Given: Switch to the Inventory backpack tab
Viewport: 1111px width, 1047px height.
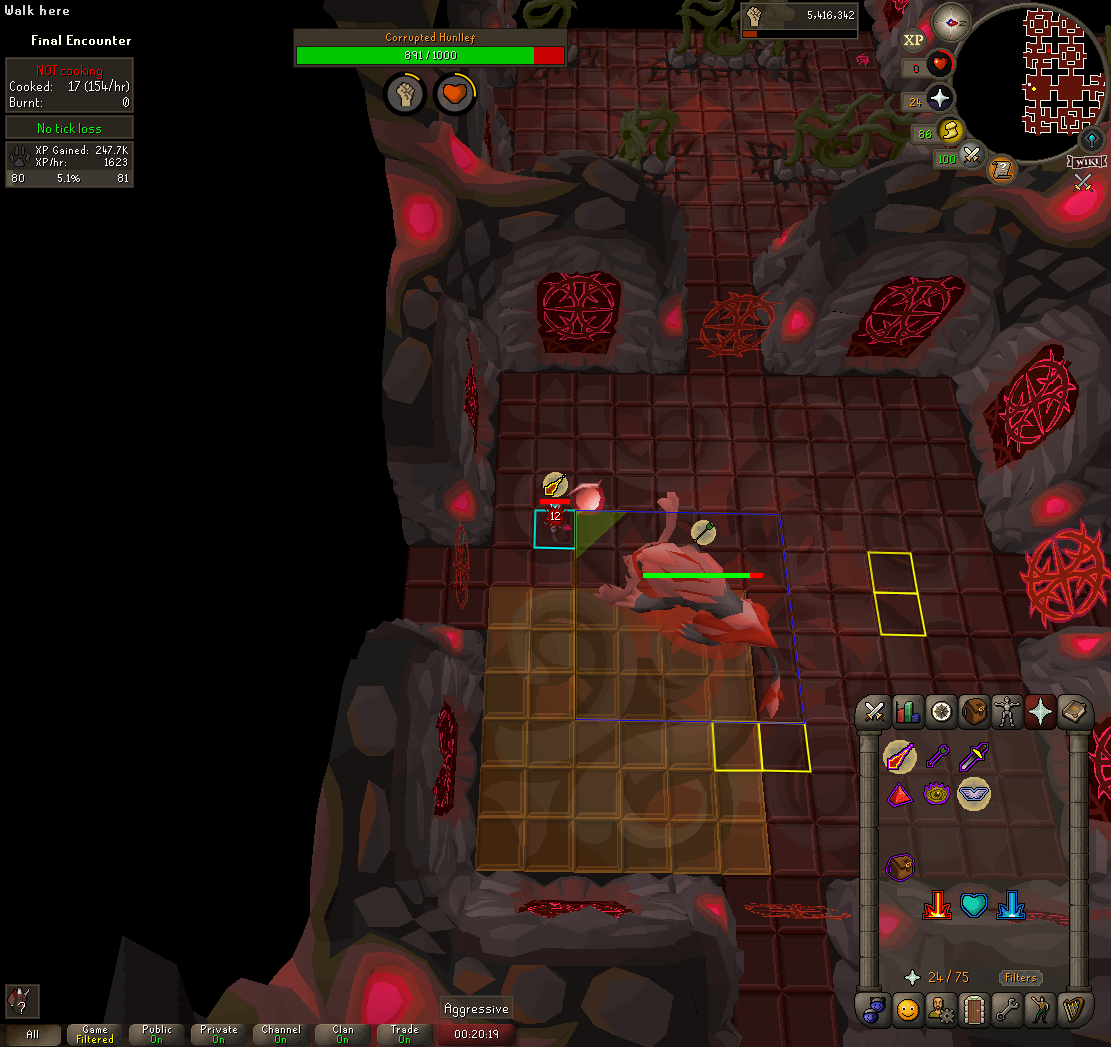Looking at the screenshot, I should point(975,712).
